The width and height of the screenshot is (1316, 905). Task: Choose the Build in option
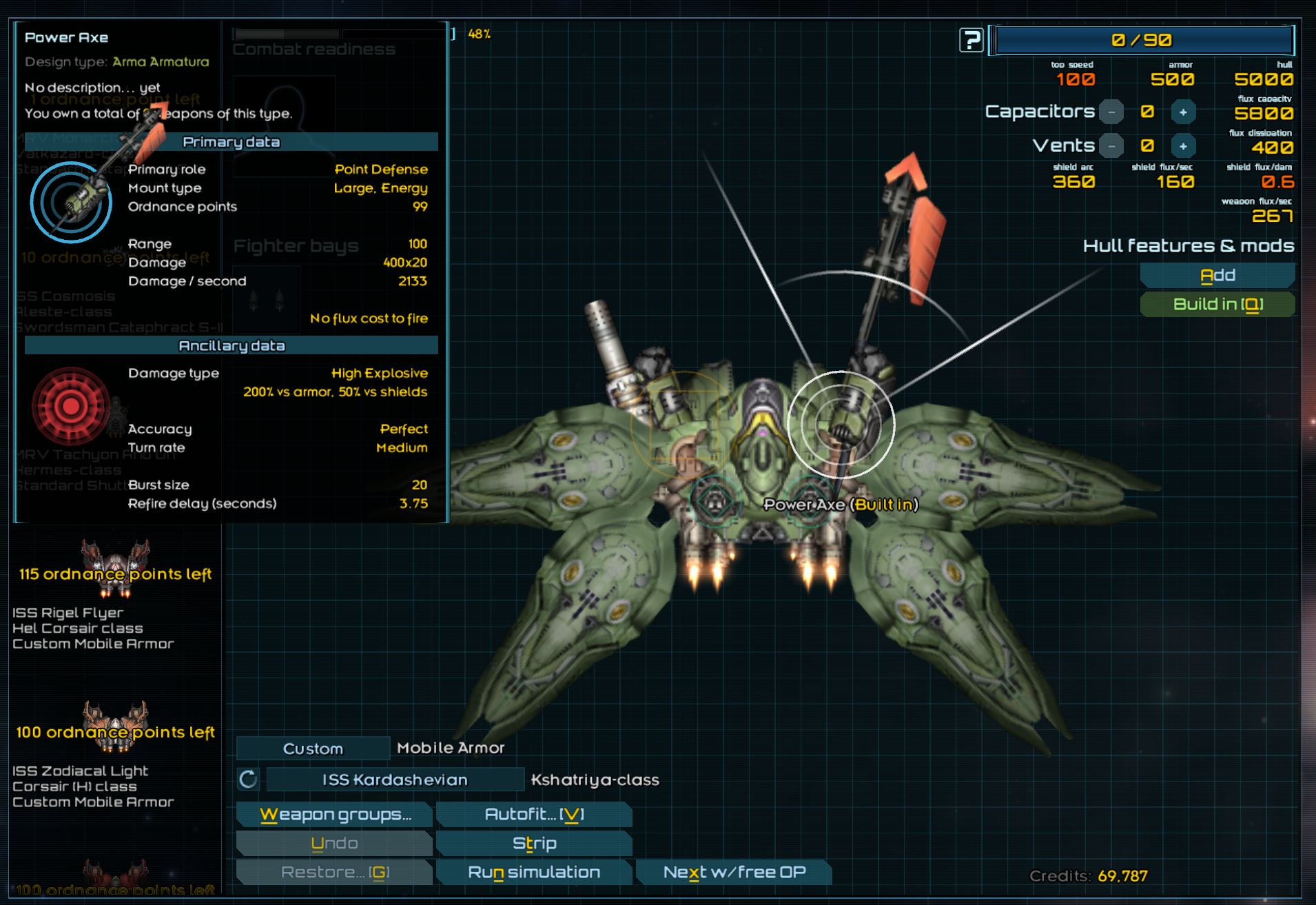pyautogui.click(x=1217, y=304)
